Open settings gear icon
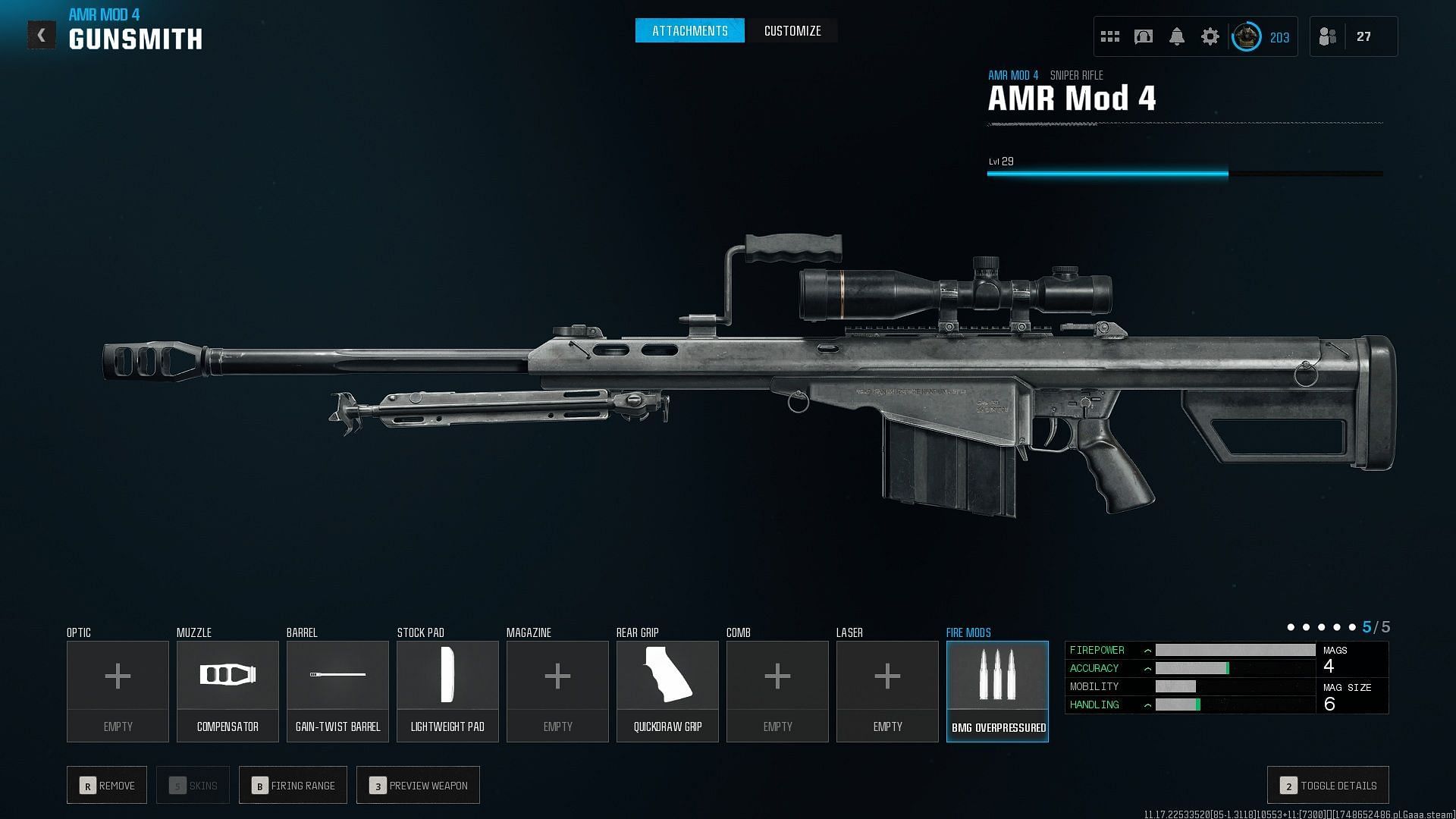Screen dimensions: 1456x819 click(x=1210, y=36)
